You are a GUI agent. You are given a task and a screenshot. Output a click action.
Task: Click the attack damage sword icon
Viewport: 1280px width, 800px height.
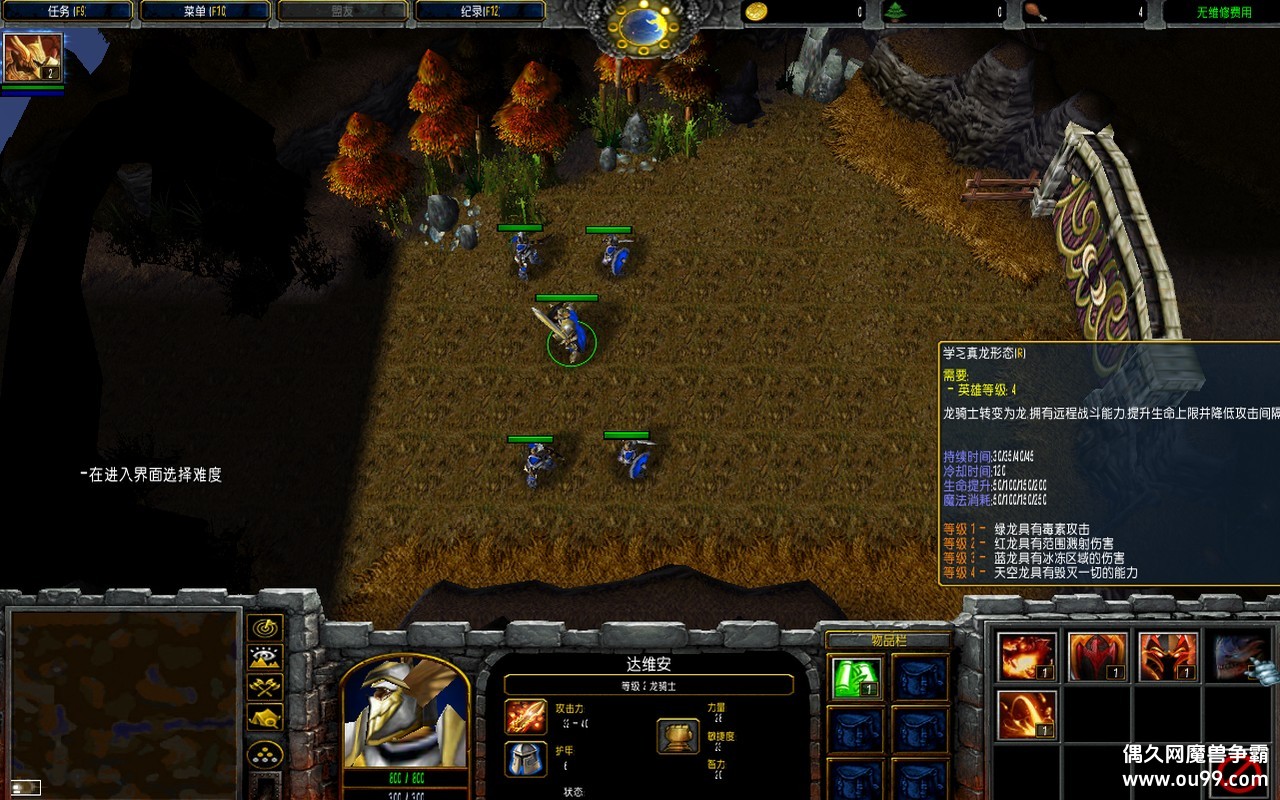(526, 717)
